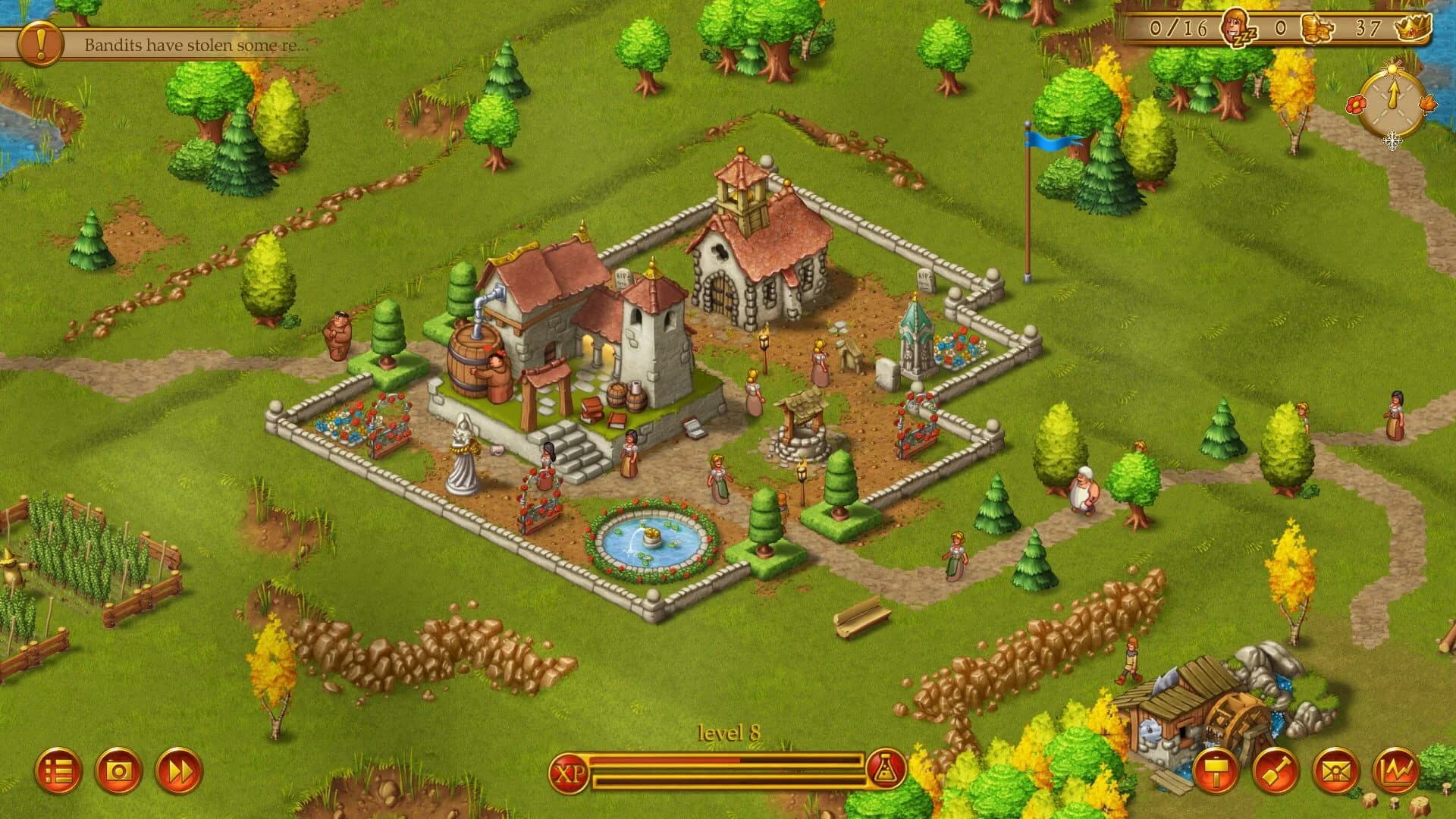The height and width of the screenshot is (819, 1456).
Task: Click the spring flower on the season clock
Action: (1357, 105)
